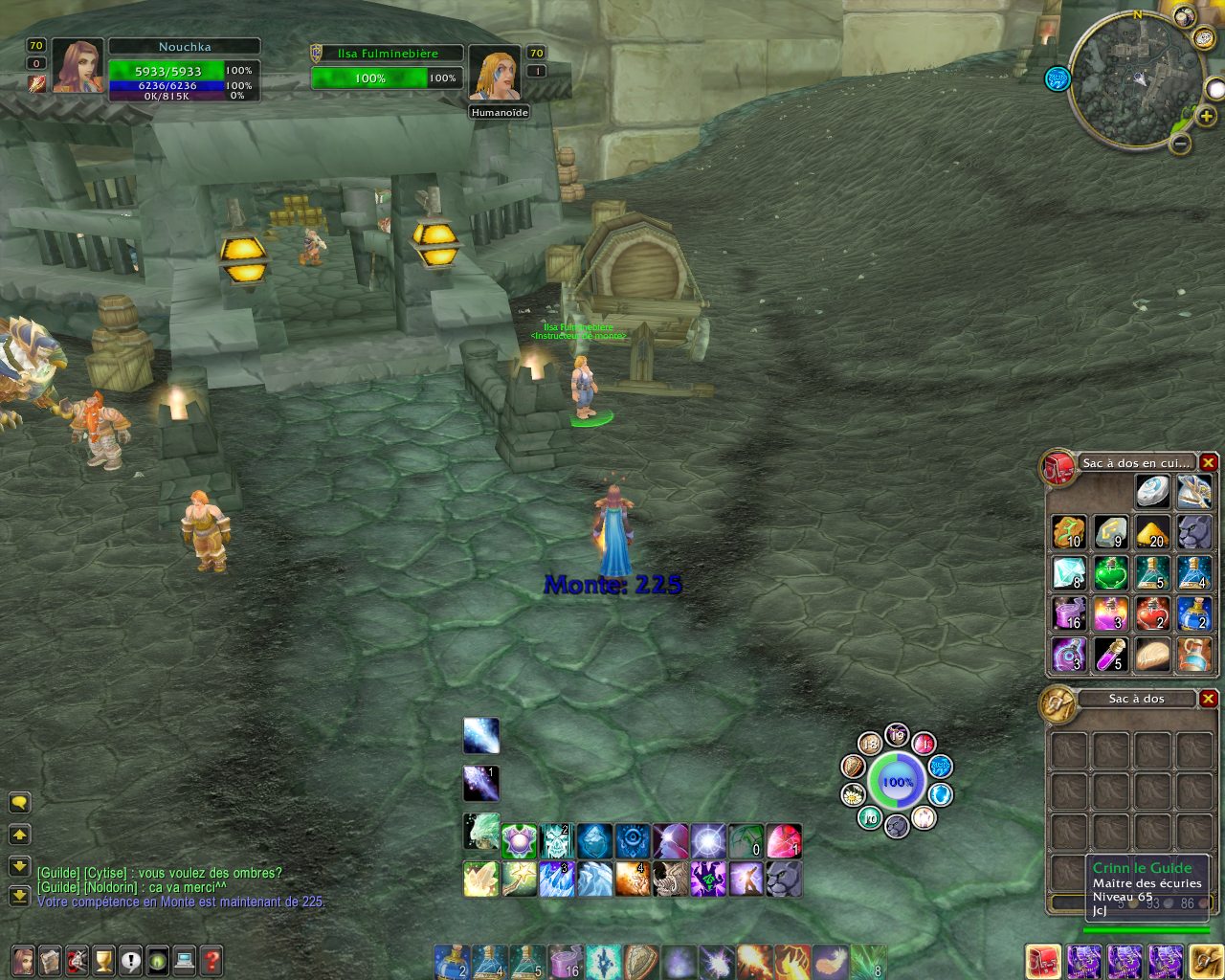The height and width of the screenshot is (980, 1225).
Task: Jump chat to the bottom
Action: (x=19, y=897)
